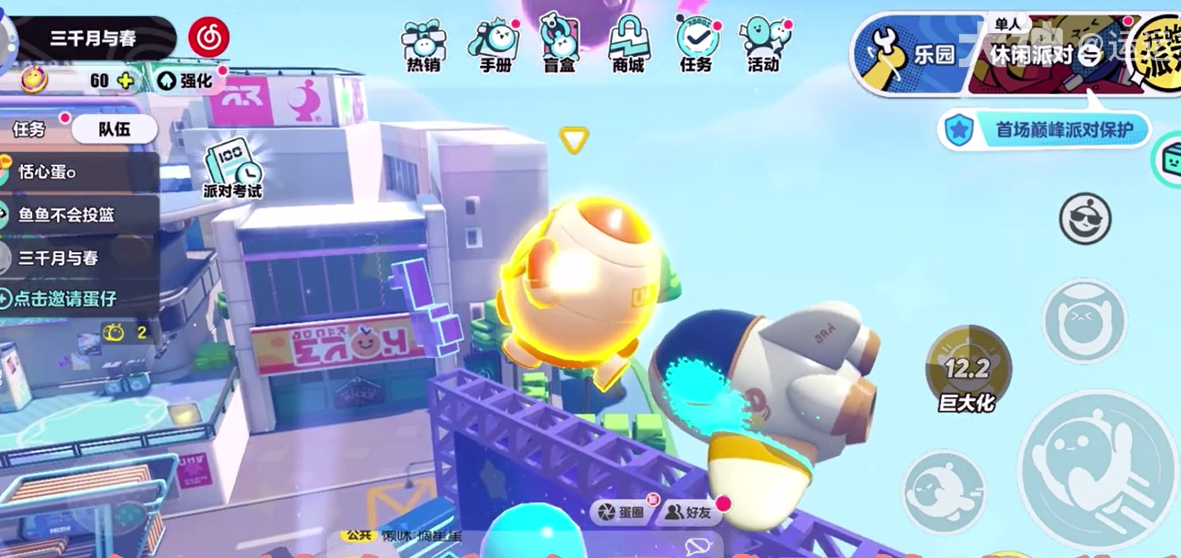Screen dimensions: 1181x558
Task: Activate the 巨大化 giant skill
Action: (x=967, y=370)
